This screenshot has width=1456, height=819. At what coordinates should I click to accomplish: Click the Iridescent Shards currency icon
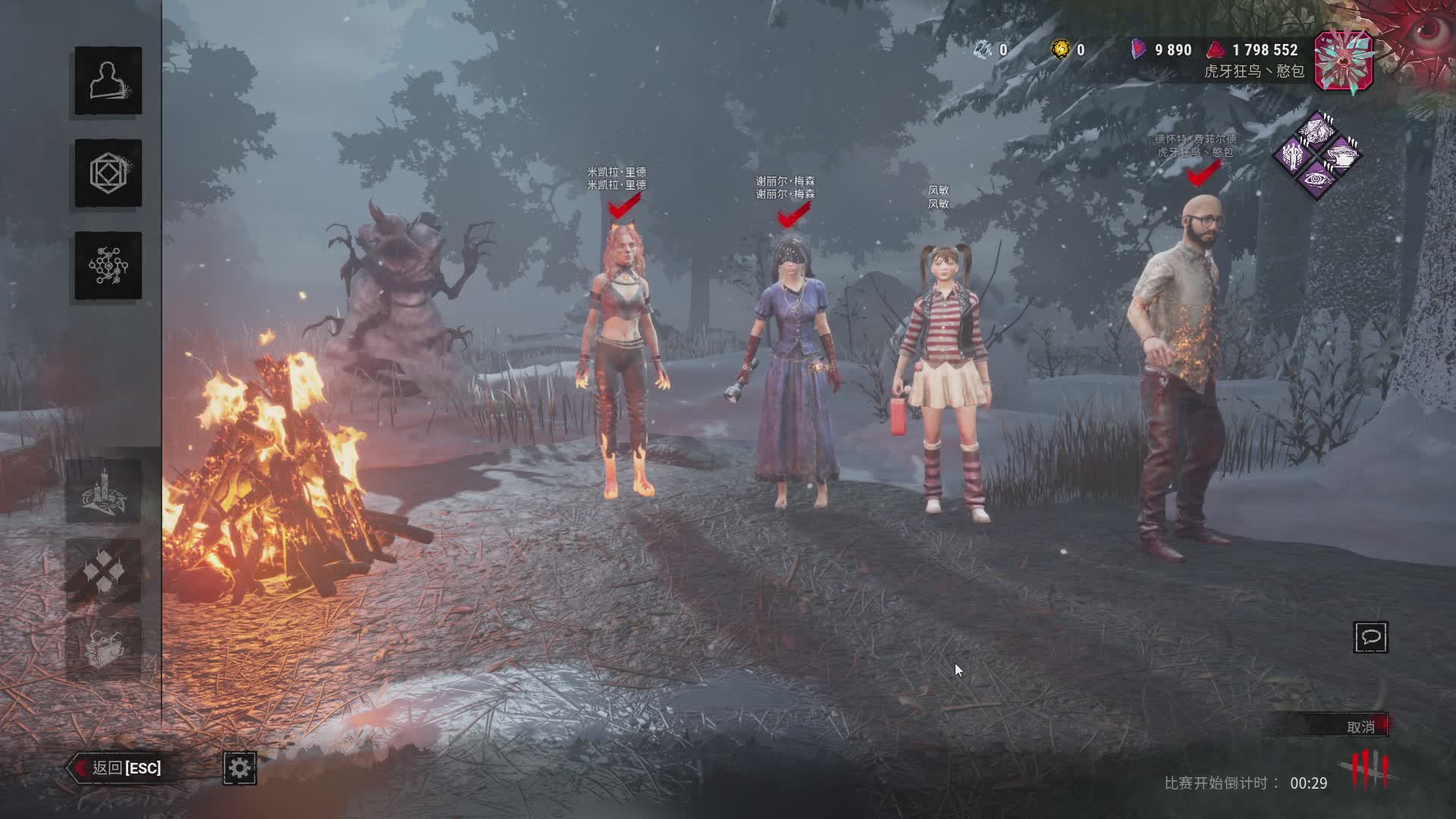(x=1137, y=49)
